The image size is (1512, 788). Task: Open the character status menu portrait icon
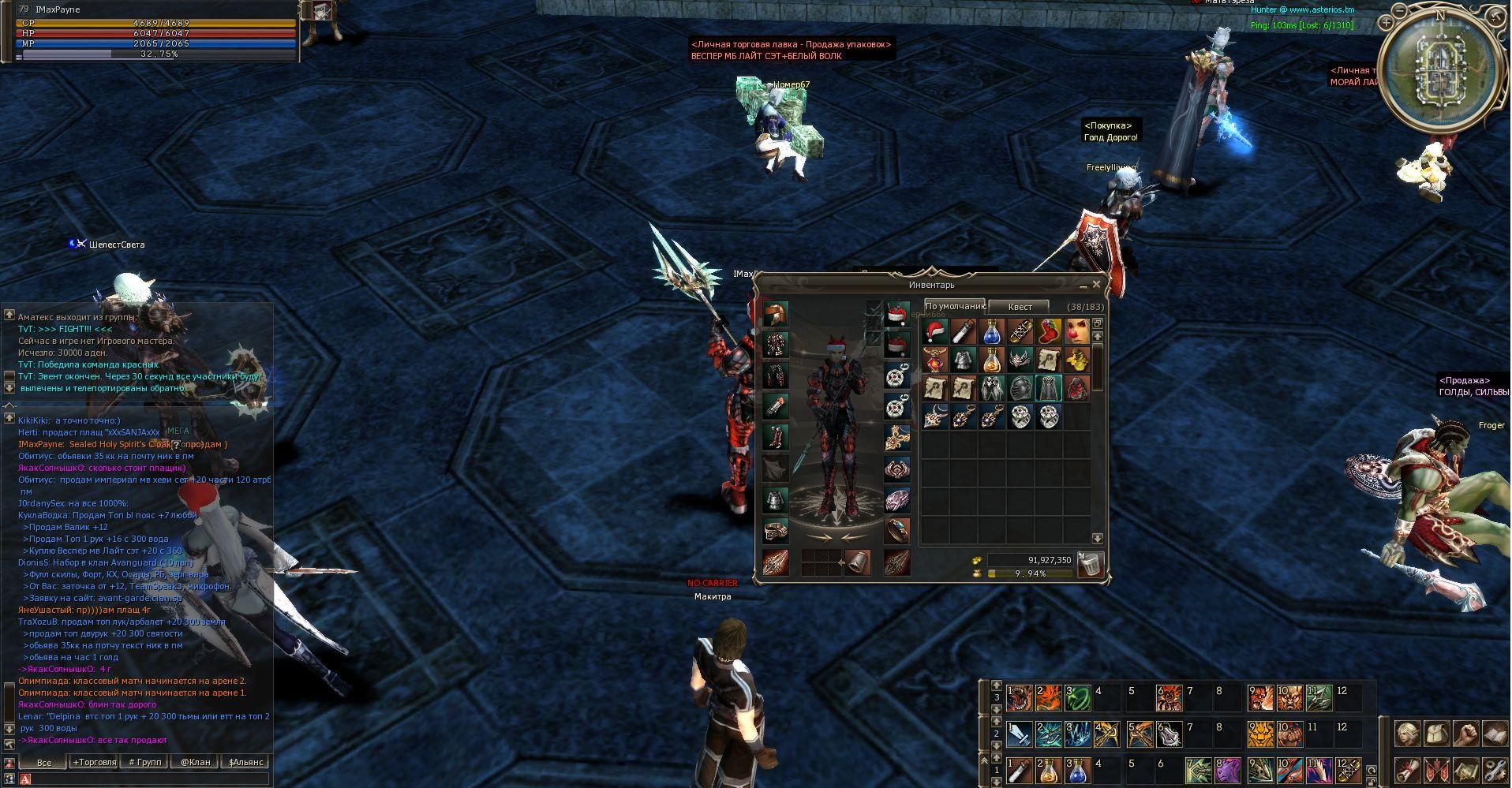(x=1408, y=734)
